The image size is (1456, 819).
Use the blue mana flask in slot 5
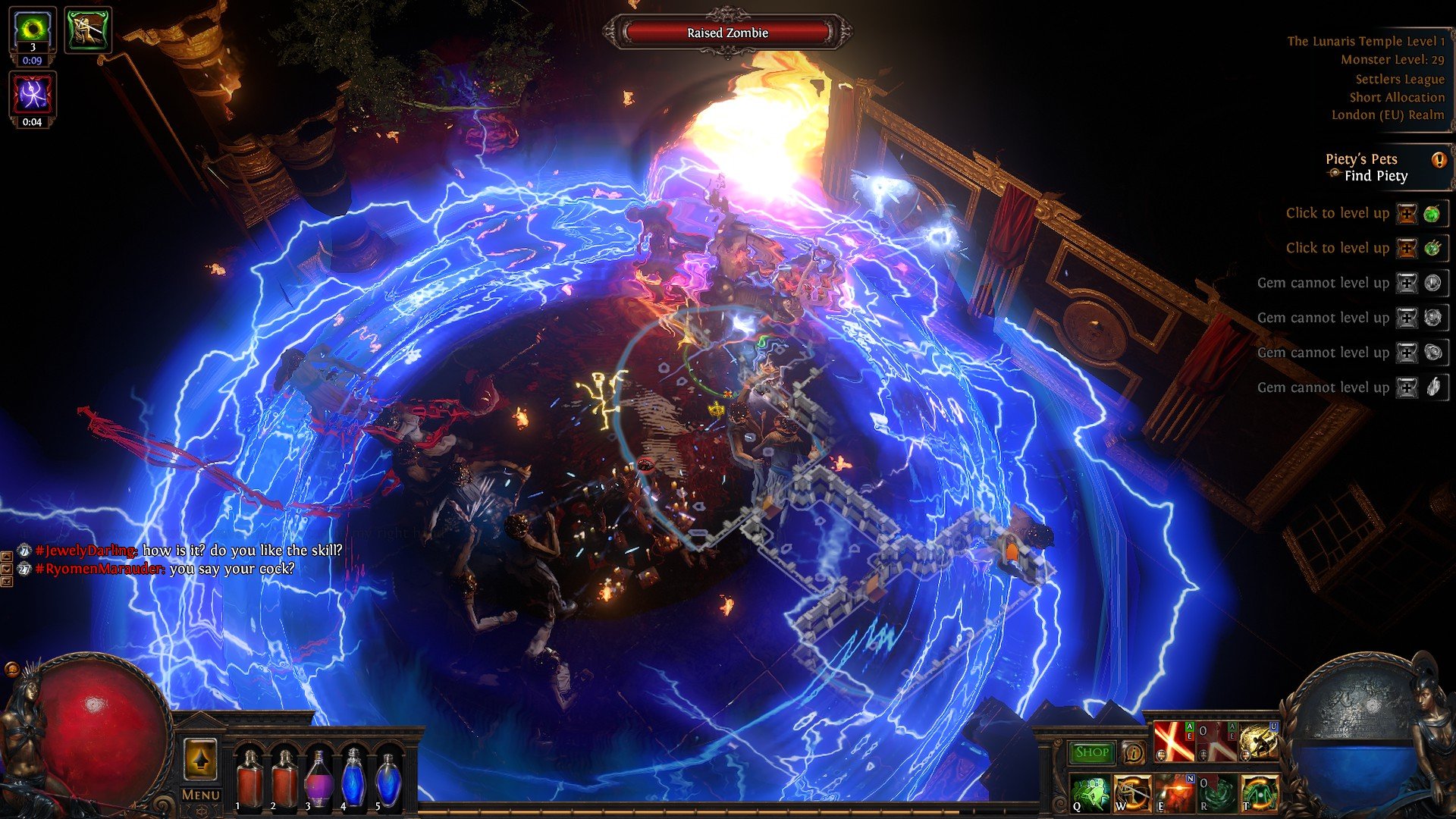click(x=389, y=778)
